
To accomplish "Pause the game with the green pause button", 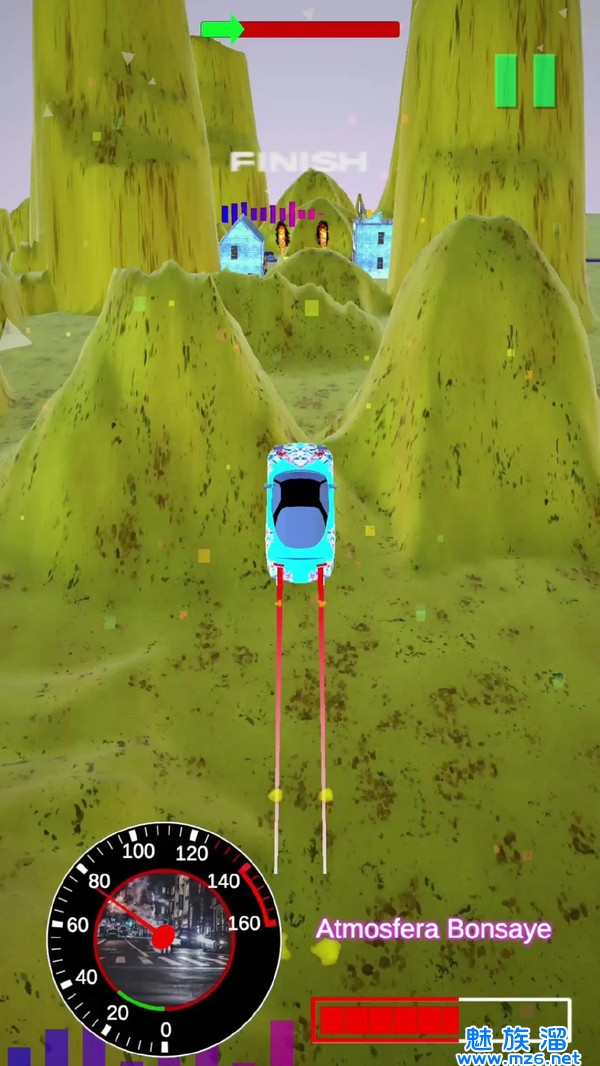I will click(525, 80).
